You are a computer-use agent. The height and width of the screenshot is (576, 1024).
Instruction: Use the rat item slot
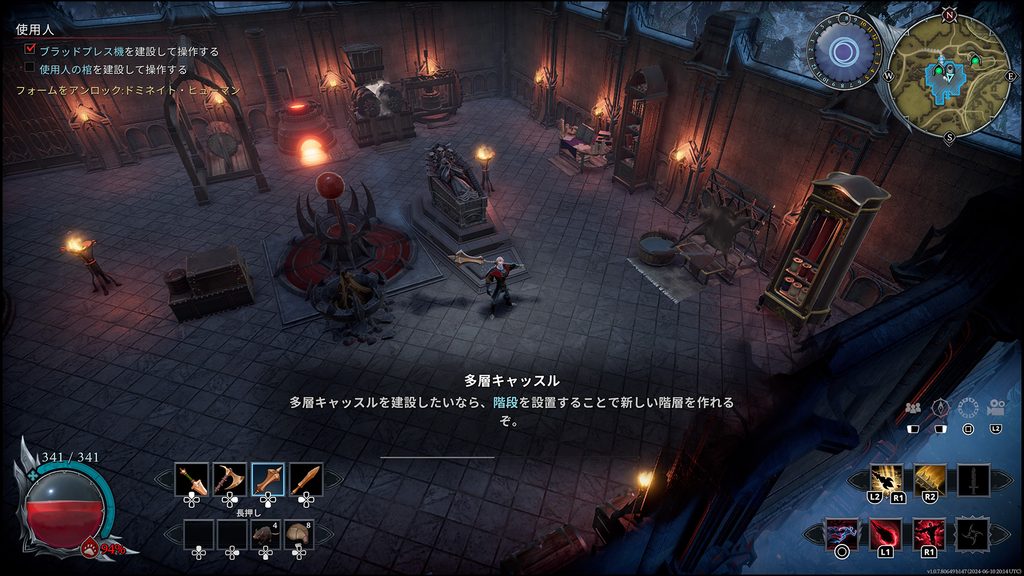(x=266, y=536)
